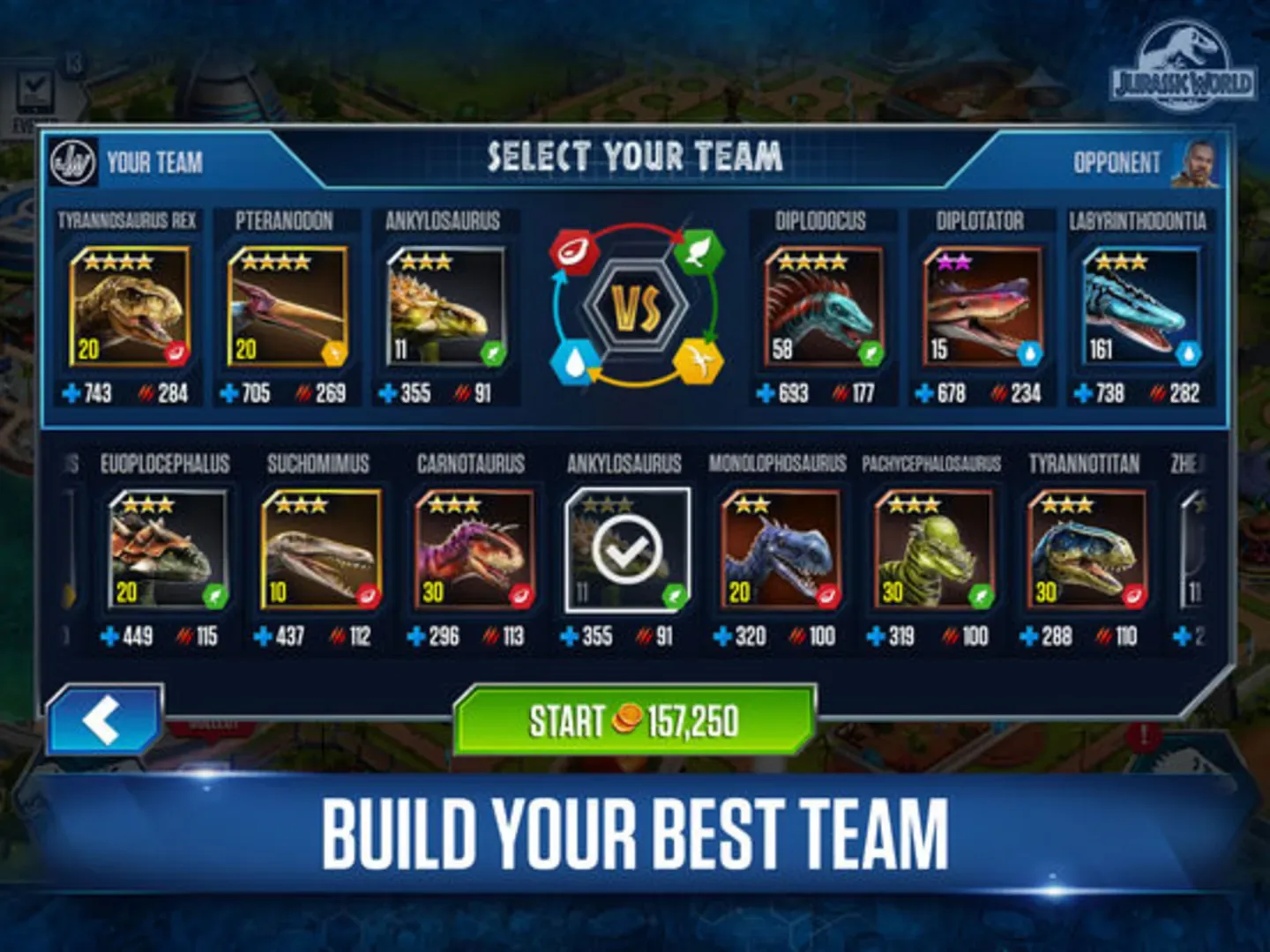Switch to the Your Team tab
Image resolution: width=1270 pixels, height=952 pixels.
click(154, 160)
